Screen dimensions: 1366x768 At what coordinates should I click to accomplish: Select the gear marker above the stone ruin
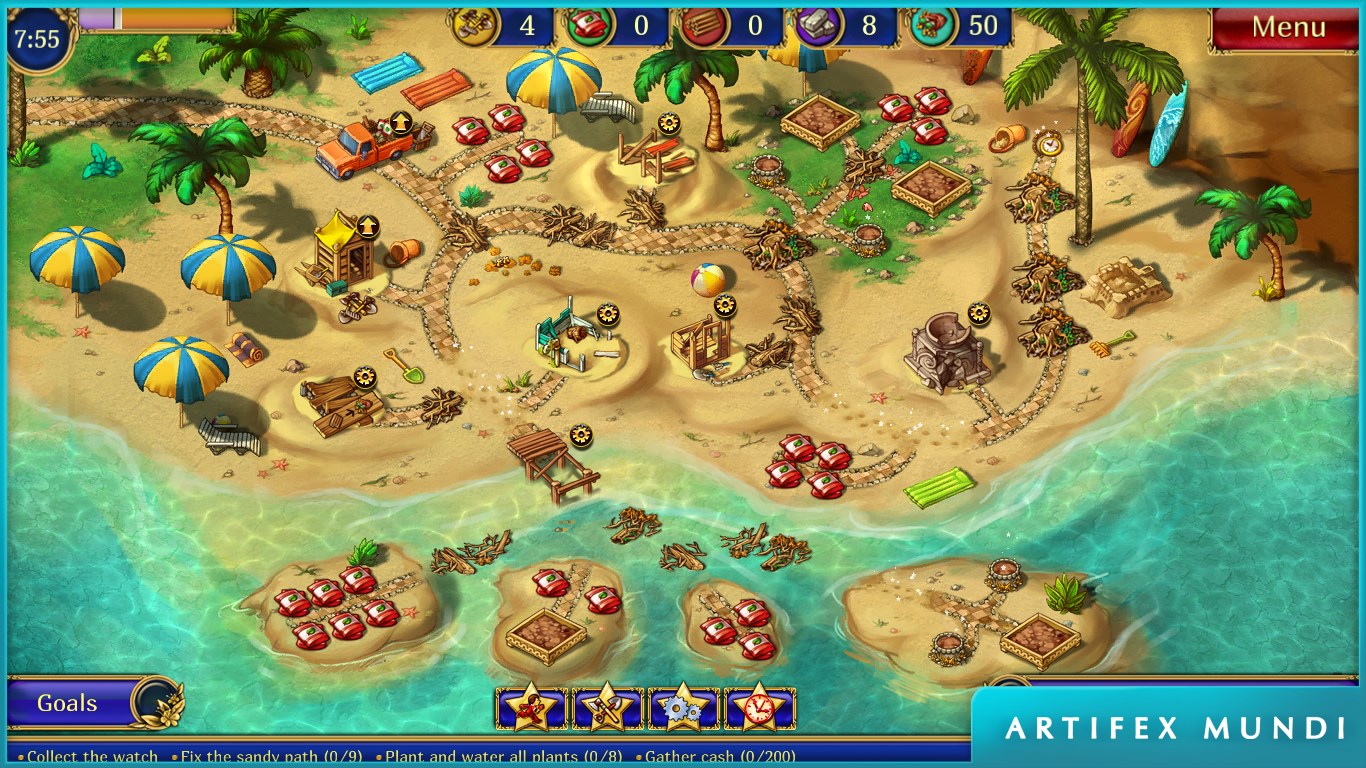(979, 314)
